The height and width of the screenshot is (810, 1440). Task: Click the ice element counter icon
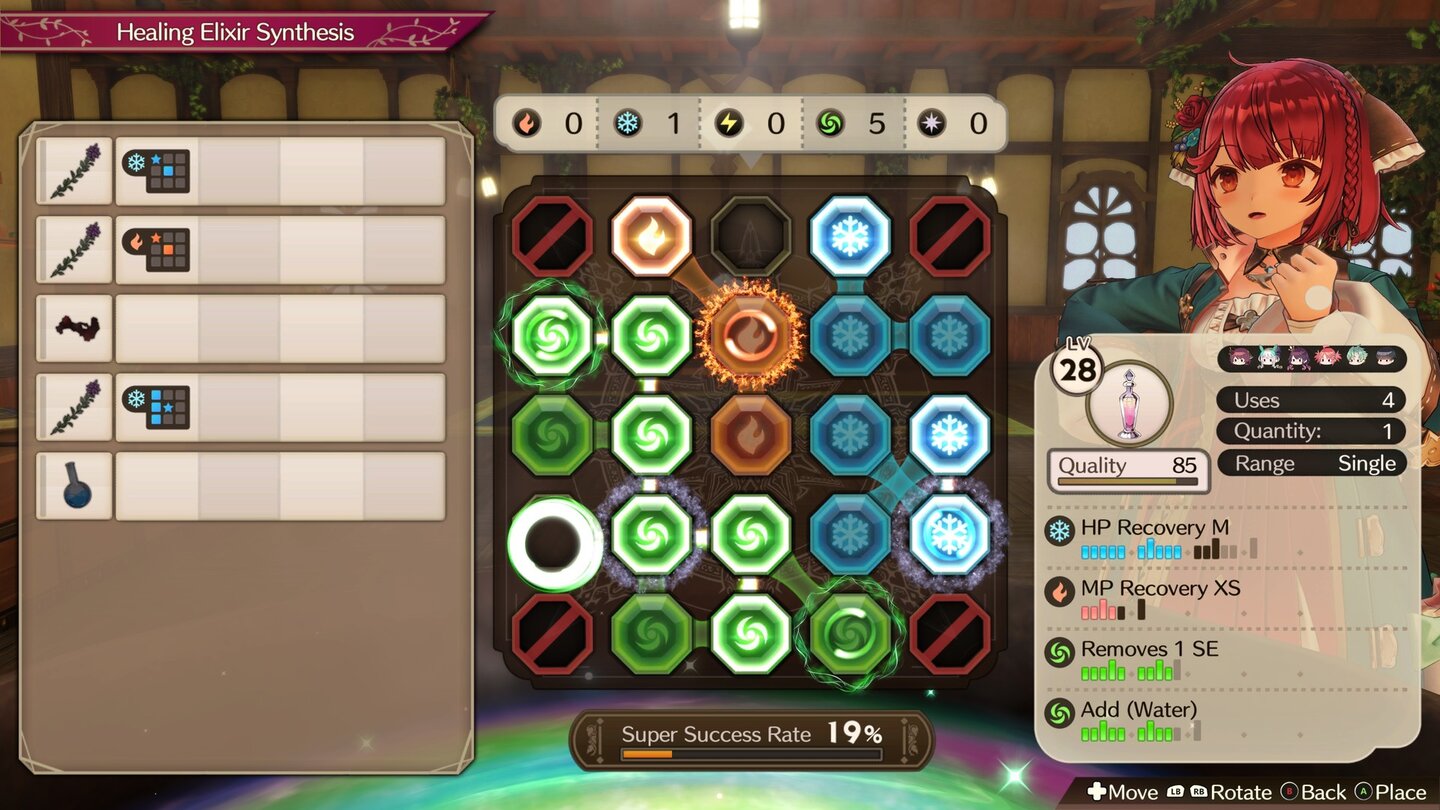point(630,123)
